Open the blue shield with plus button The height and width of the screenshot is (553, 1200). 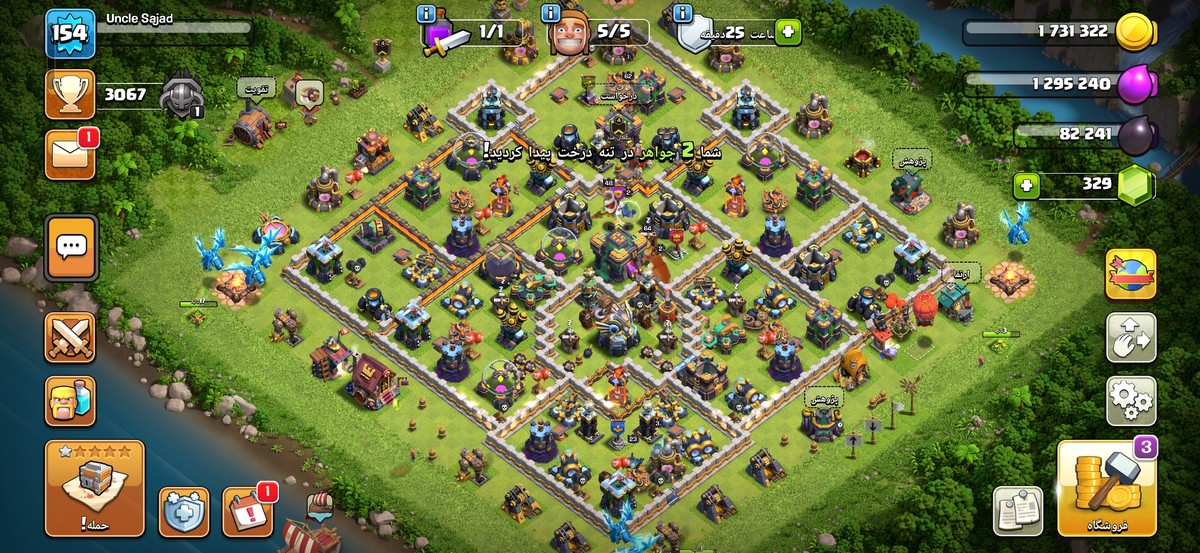point(184,511)
